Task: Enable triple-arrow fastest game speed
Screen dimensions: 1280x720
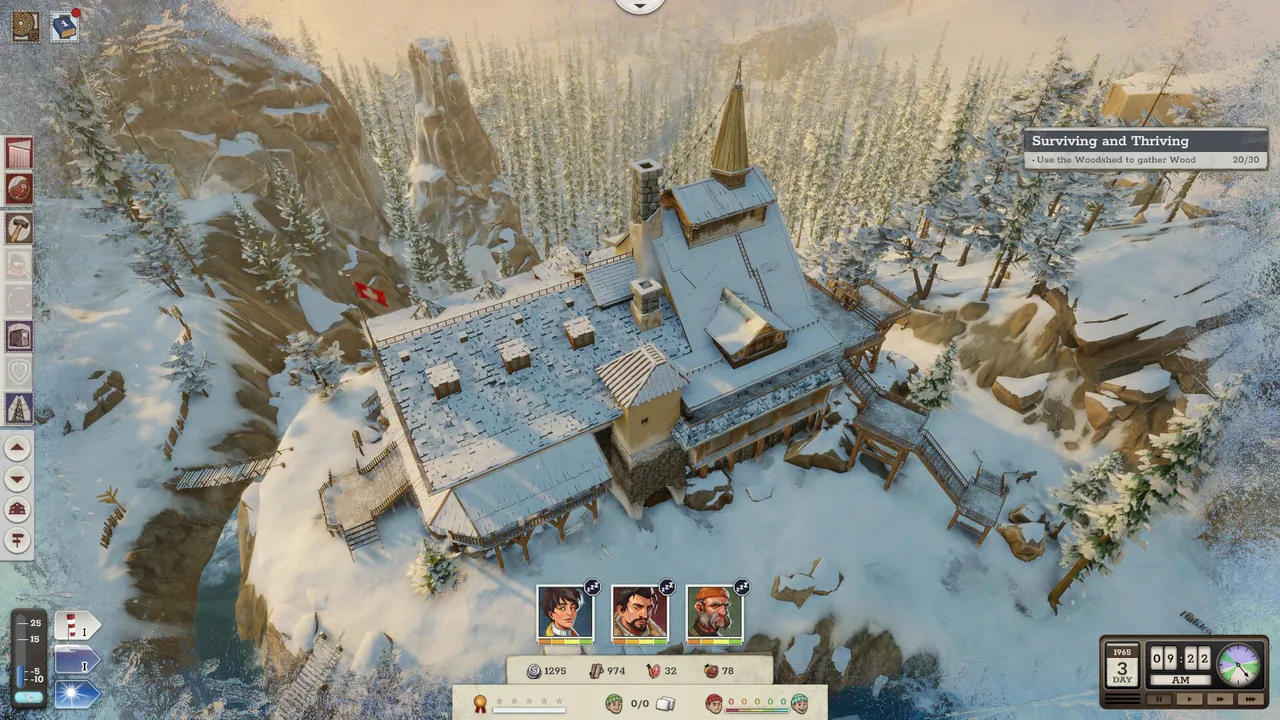Action: tap(1250, 700)
